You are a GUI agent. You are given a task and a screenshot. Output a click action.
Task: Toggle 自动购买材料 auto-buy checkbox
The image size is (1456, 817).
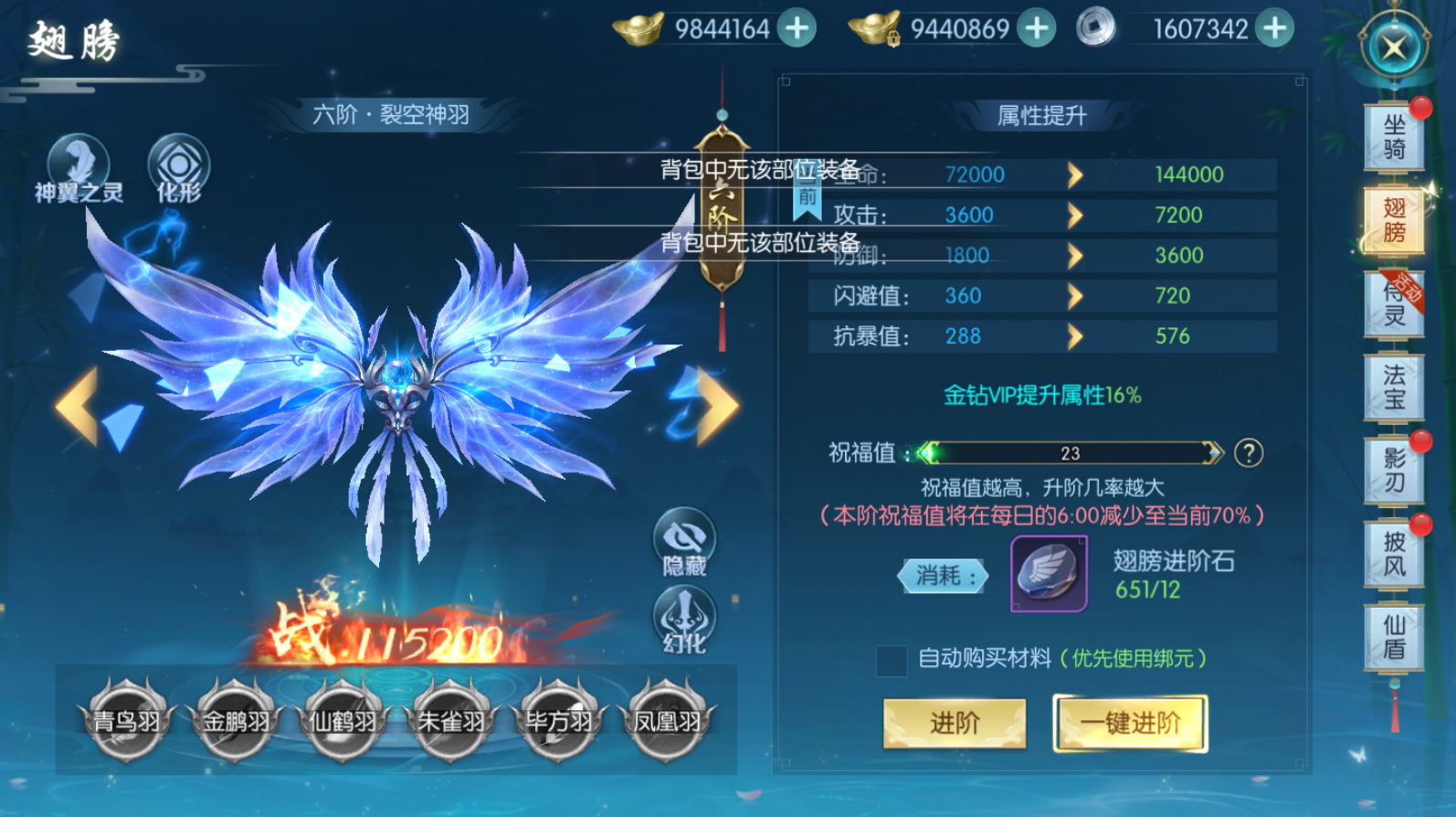pos(892,660)
